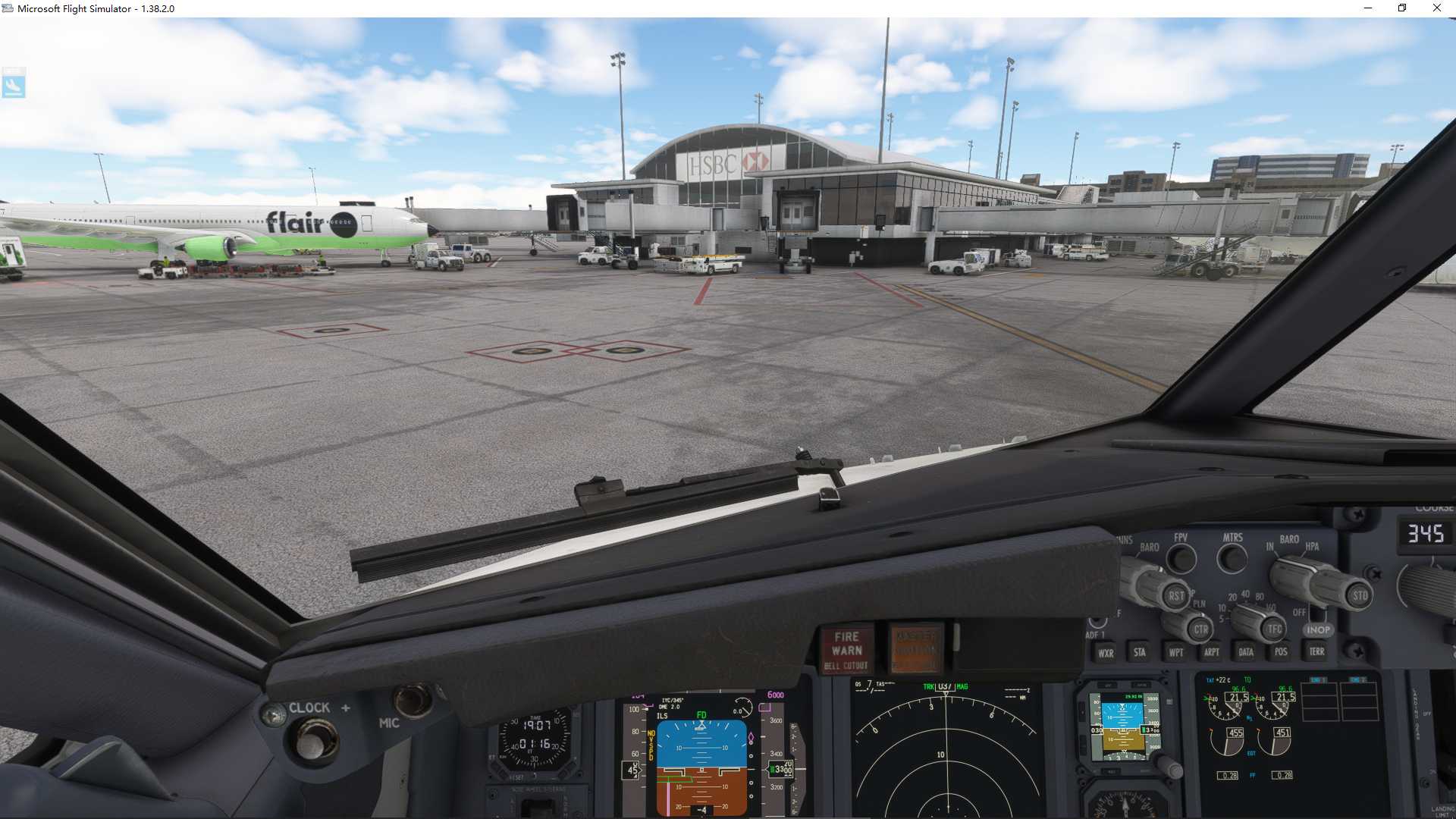Image resolution: width=1456 pixels, height=819 pixels.
Task: Enable the DATA display button
Action: click(x=1246, y=652)
